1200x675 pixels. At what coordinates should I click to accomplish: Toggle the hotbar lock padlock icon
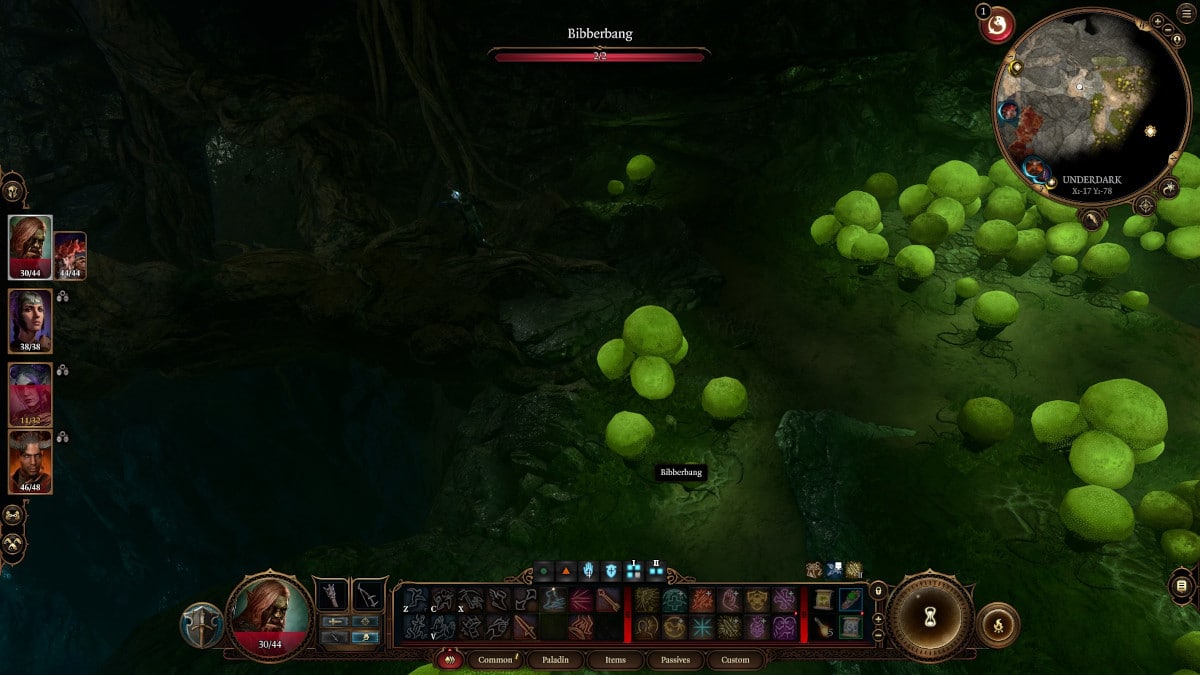tap(877, 591)
